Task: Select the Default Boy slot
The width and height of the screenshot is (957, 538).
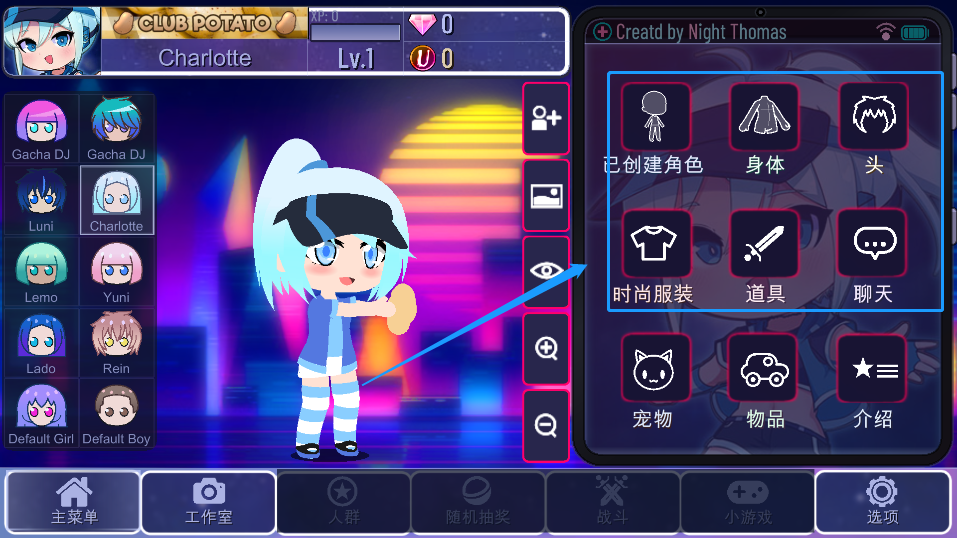Action: 116,412
